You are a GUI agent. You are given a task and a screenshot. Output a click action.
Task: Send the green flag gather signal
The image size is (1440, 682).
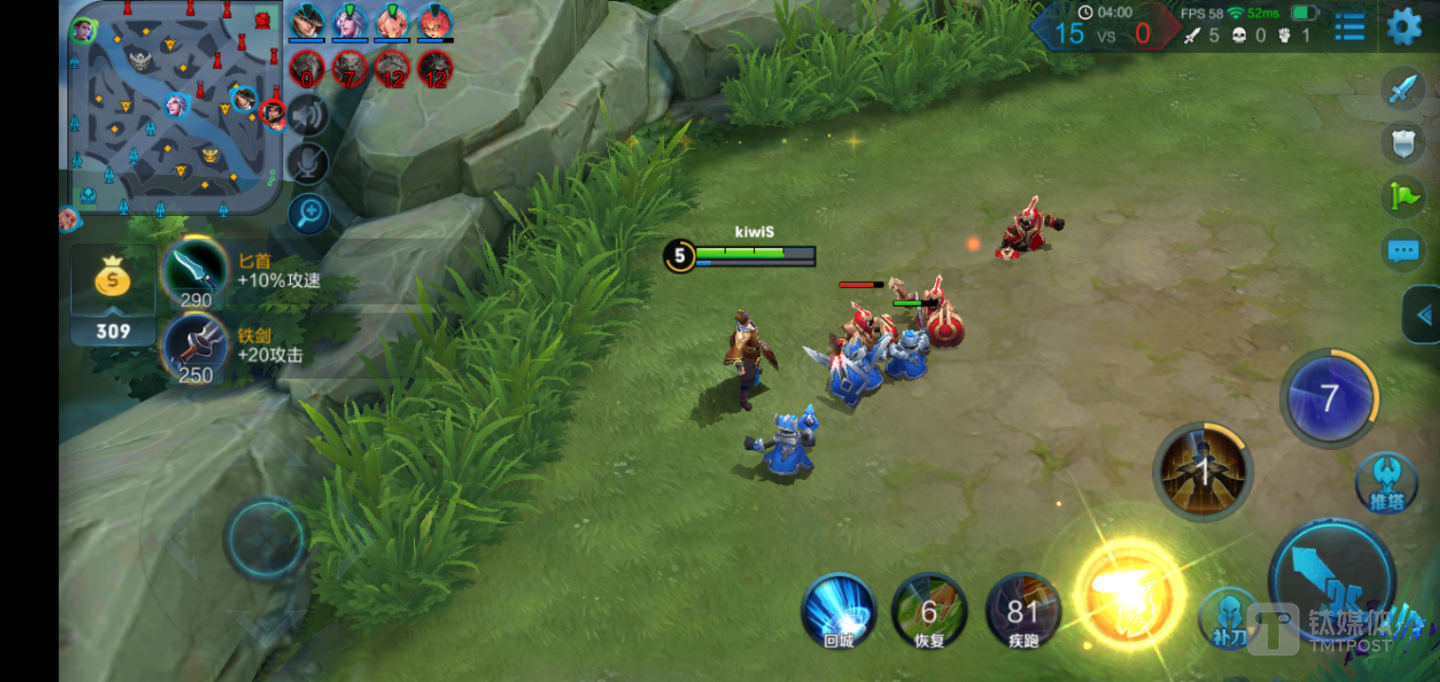click(1403, 197)
